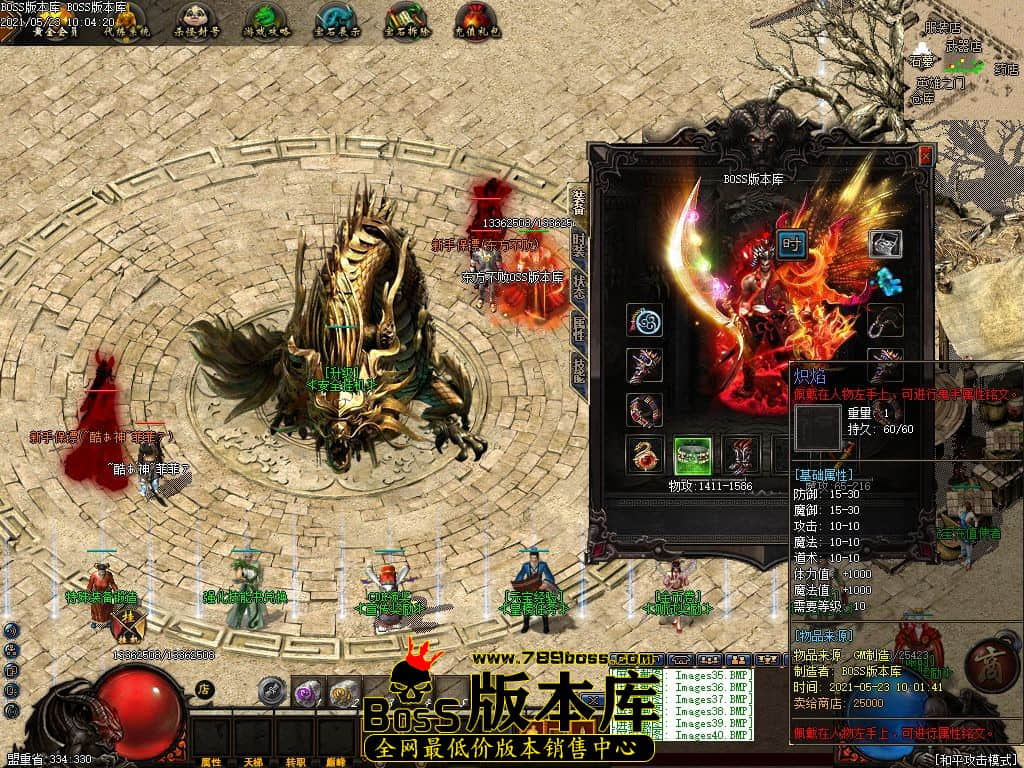Screen dimensions: 1024x768
Task: Toggle the 挂机 auto-battle icon
Action: pos(130,625)
